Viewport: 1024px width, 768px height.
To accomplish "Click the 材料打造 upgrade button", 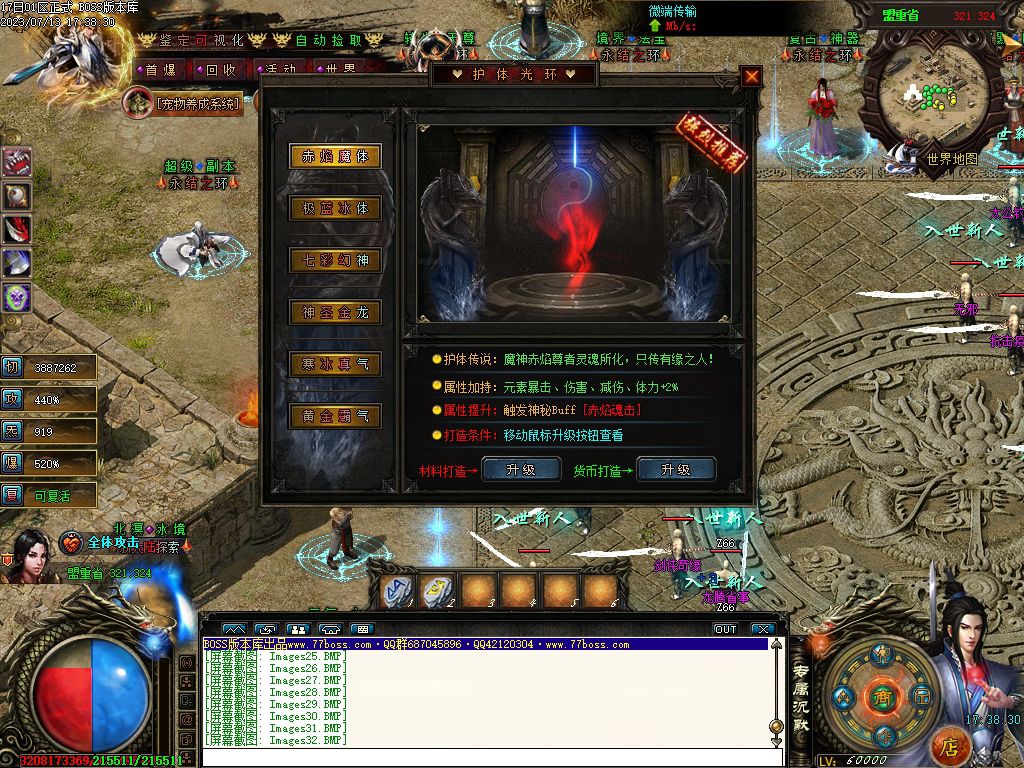I will pos(520,469).
